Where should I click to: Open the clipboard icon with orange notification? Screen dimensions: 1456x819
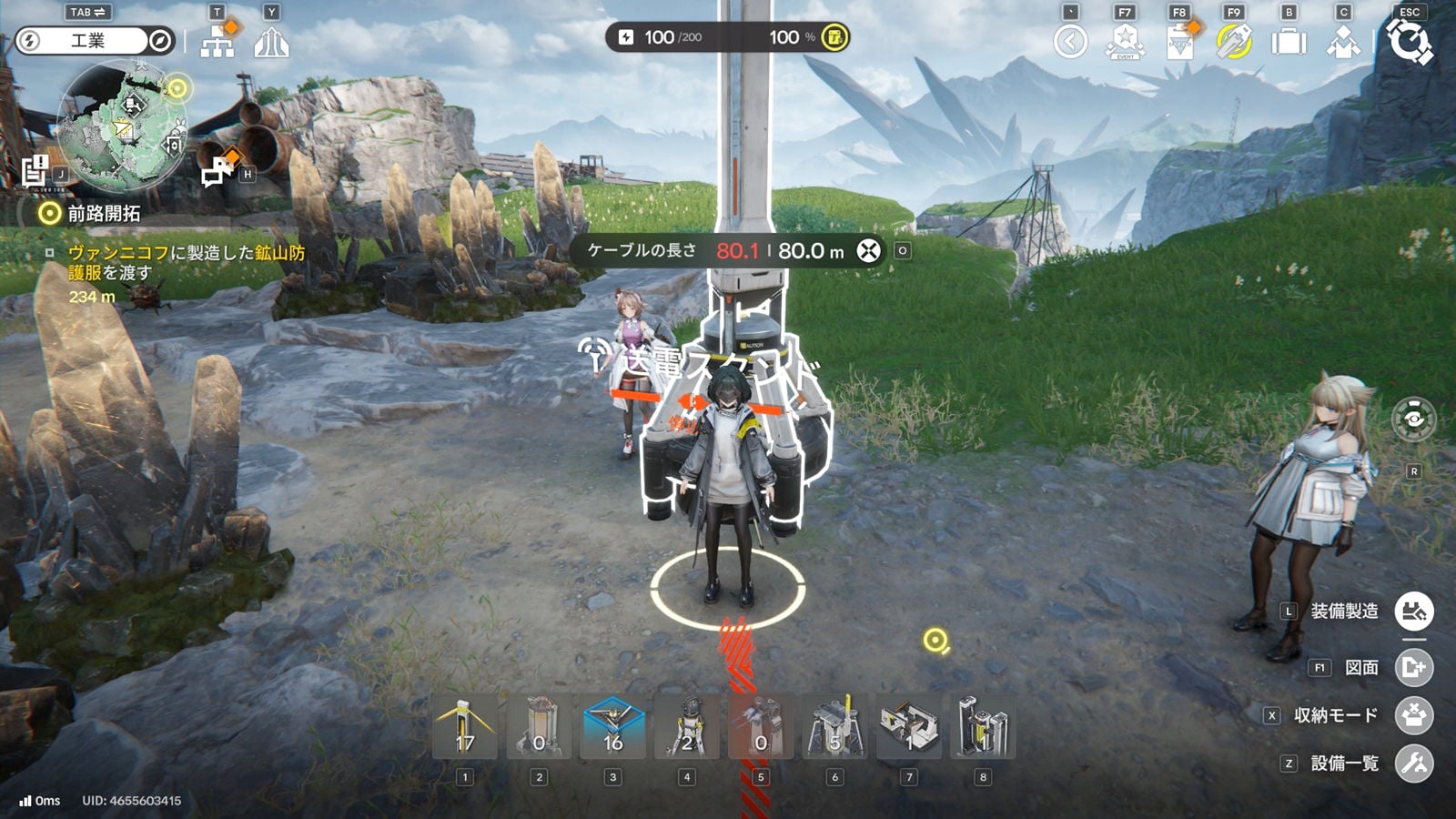(x=1179, y=42)
